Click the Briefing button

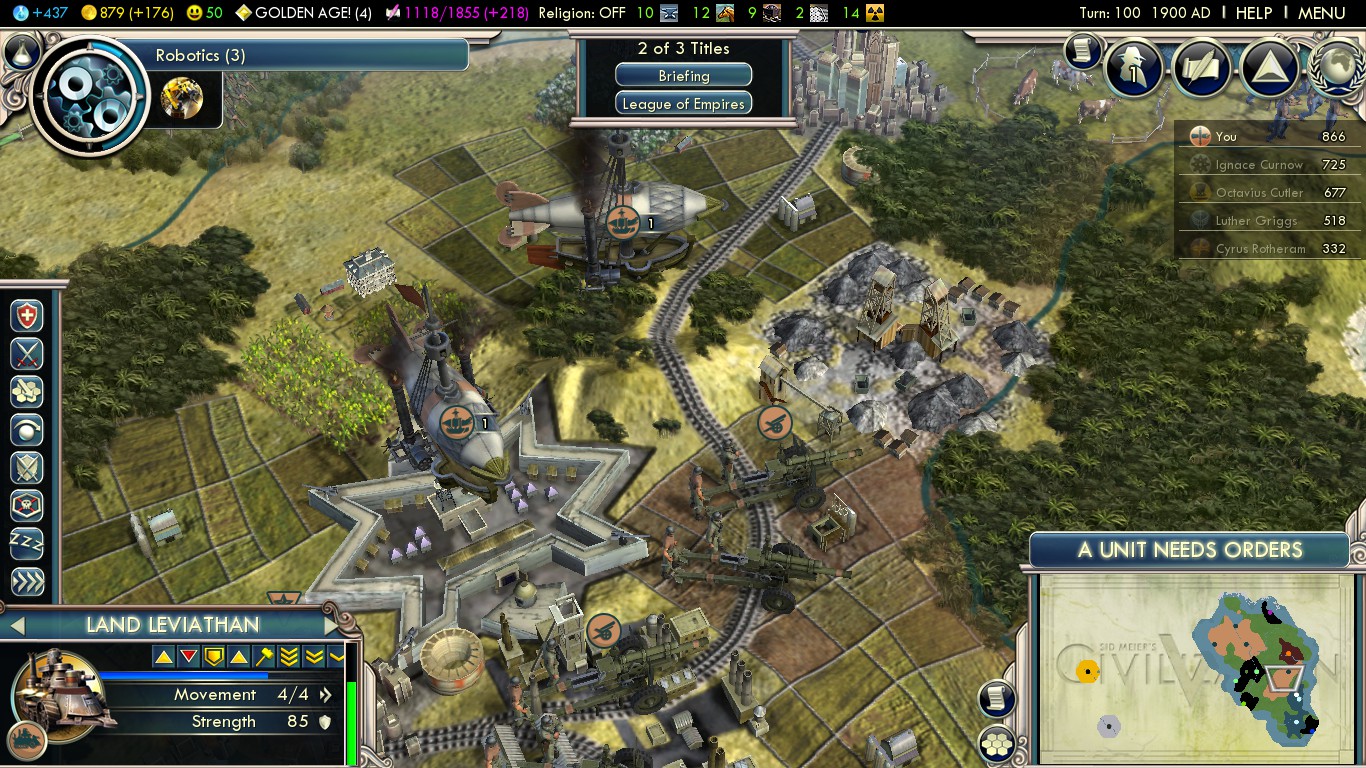click(683, 76)
